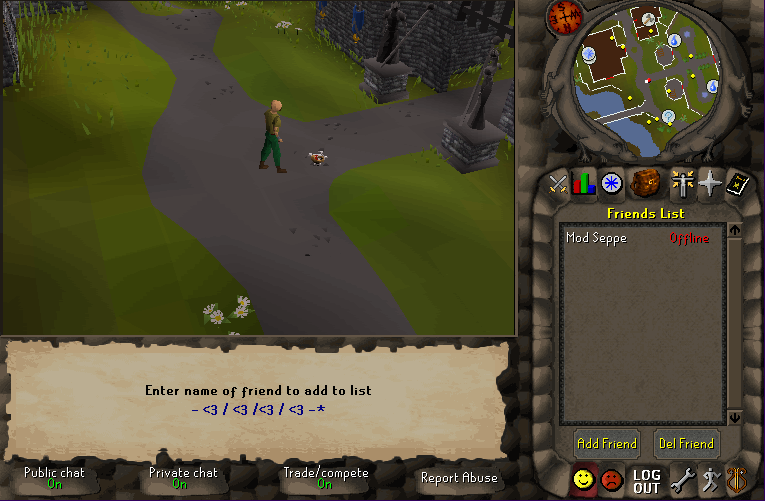Toggle the Public chat setting
Screen dimensions: 765x501
pos(54,478)
